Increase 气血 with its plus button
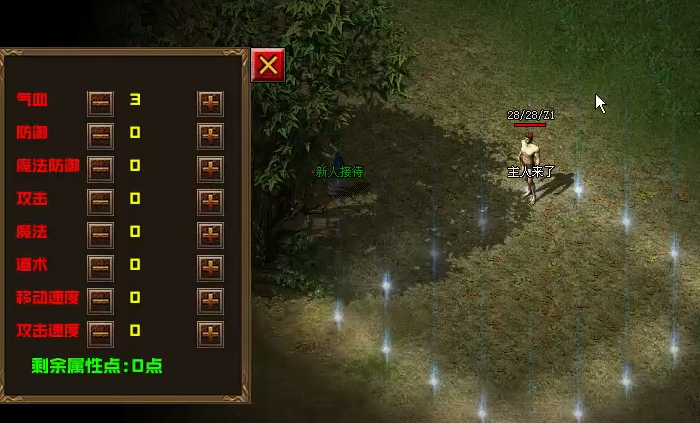The width and height of the screenshot is (700, 423). [x=210, y=103]
